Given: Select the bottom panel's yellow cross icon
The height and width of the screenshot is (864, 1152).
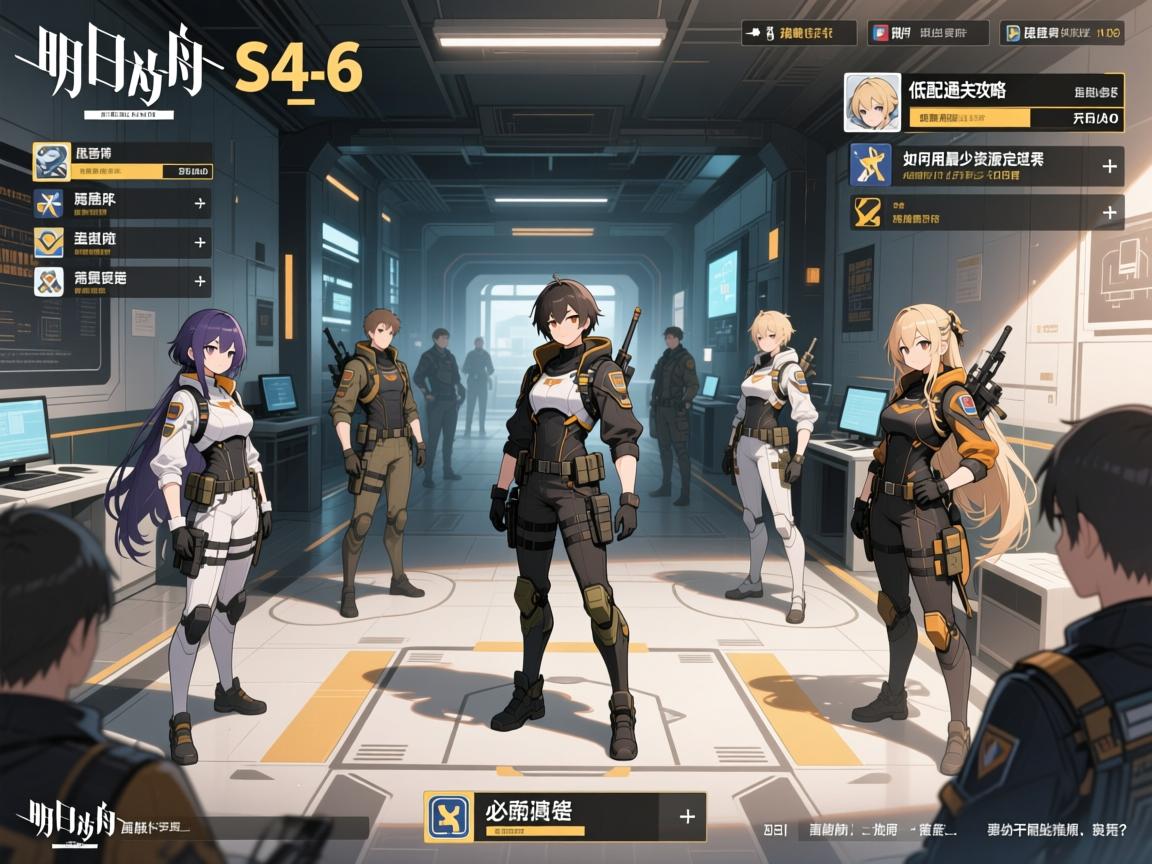Looking at the screenshot, I should (448, 816).
